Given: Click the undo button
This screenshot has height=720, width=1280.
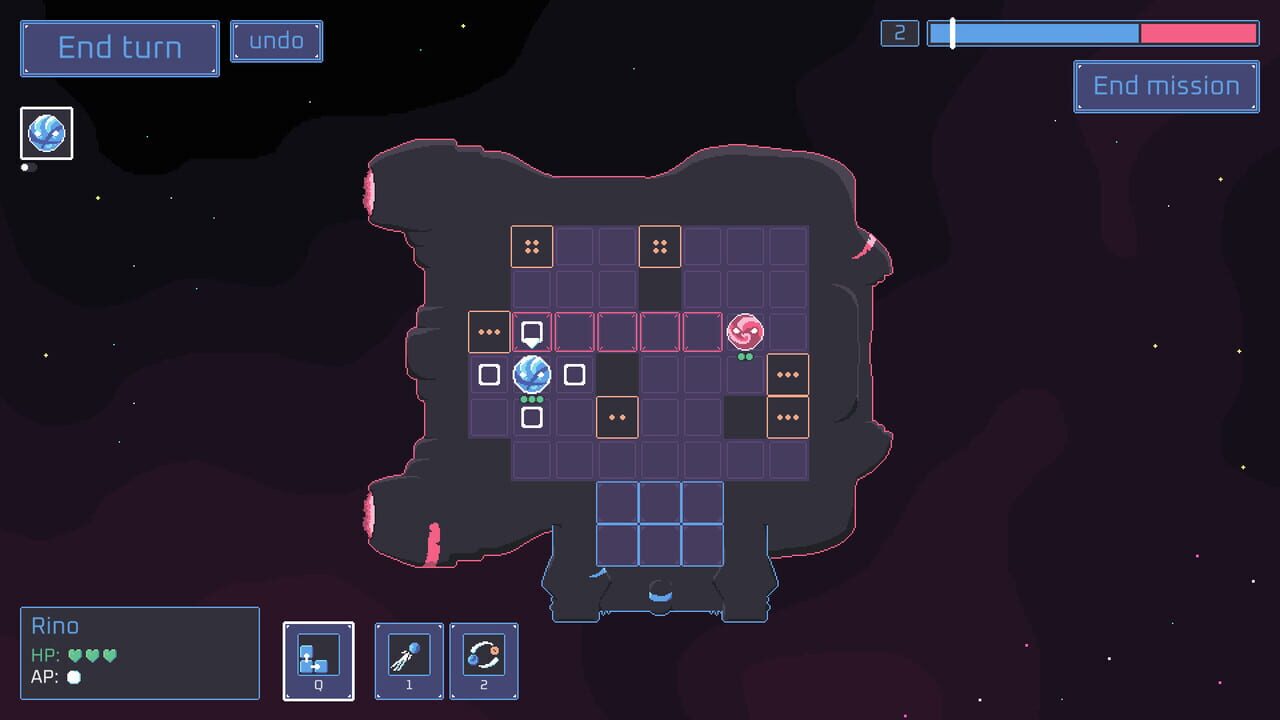Looking at the screenshot, I should (x=276, y=41).
